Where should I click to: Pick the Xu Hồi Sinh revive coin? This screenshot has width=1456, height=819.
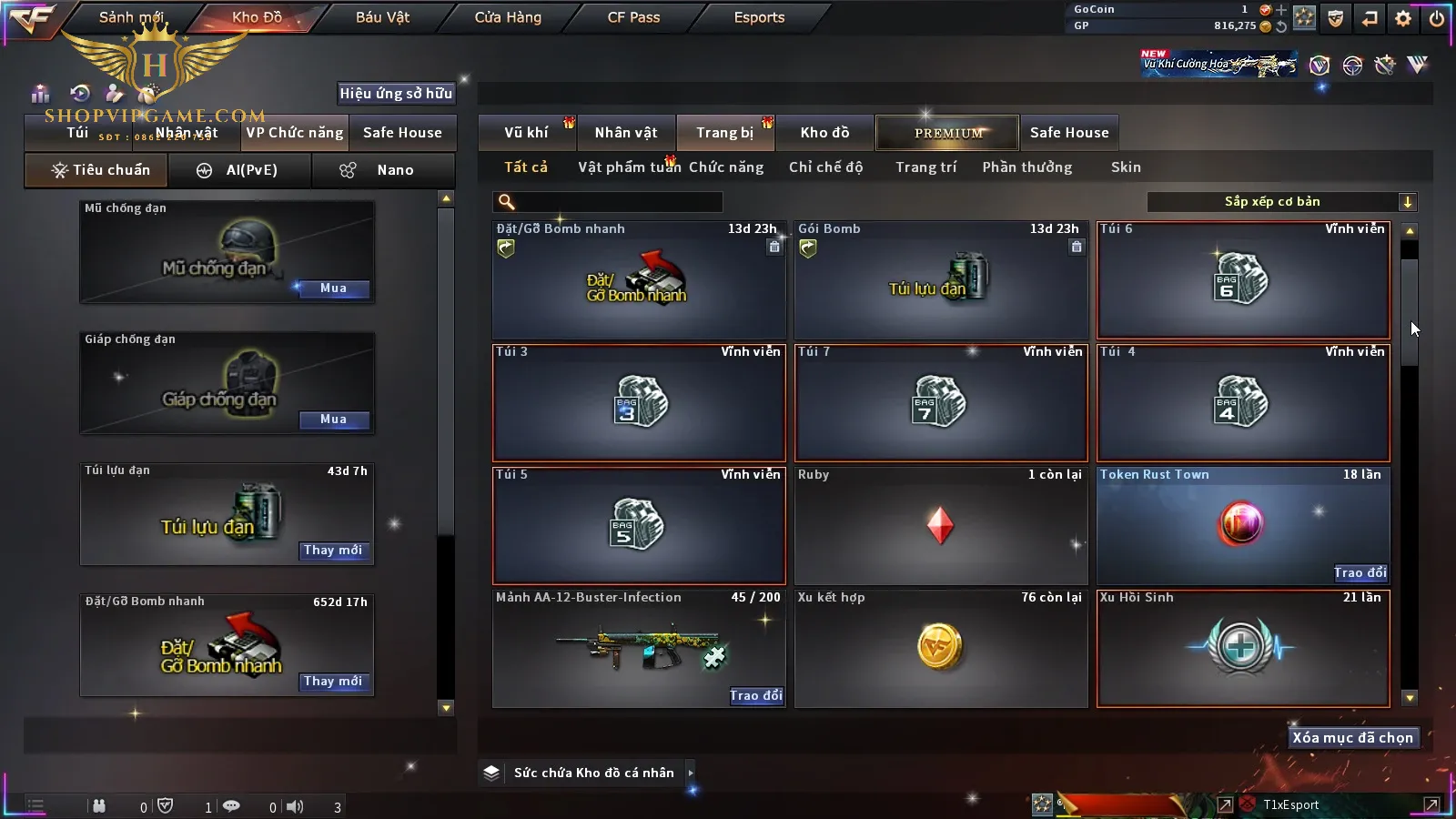pyautogui.click(x=1243, y=648)
